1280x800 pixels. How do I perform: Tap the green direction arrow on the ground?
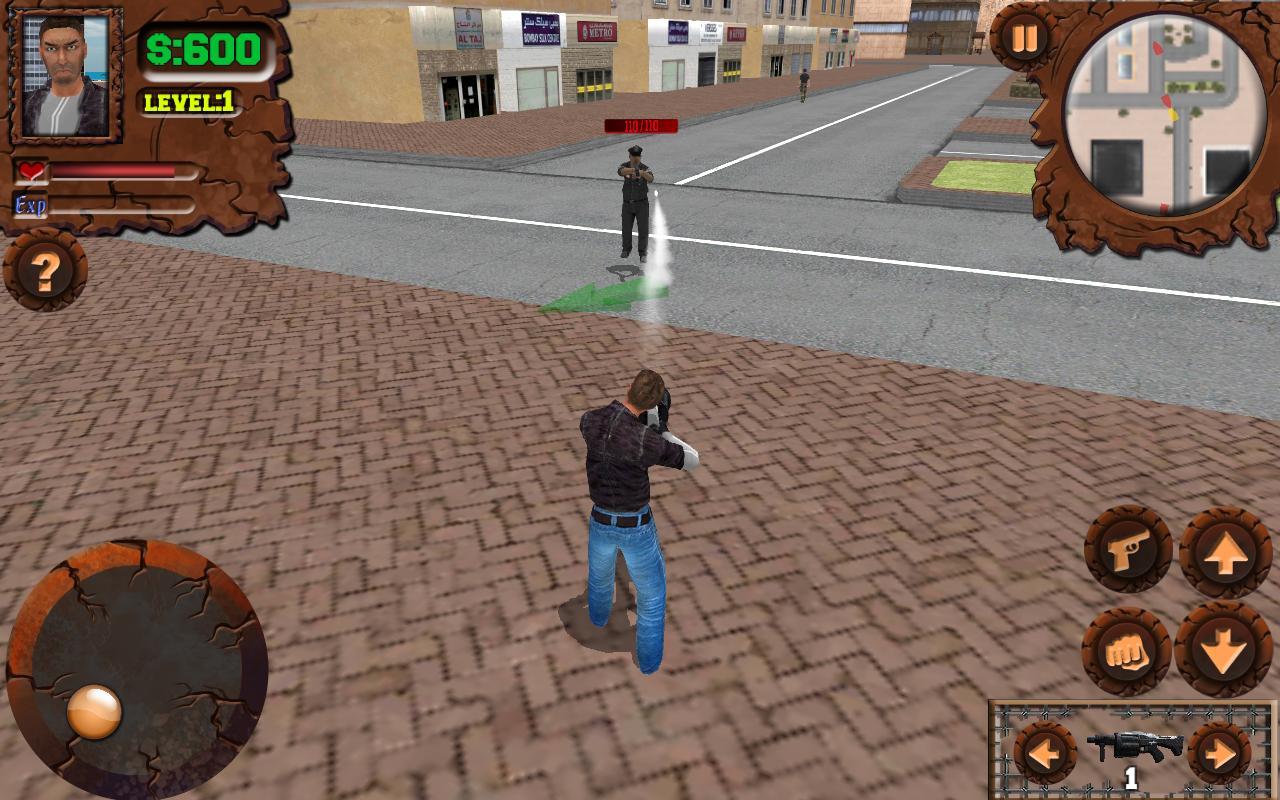tap(600, 297)
